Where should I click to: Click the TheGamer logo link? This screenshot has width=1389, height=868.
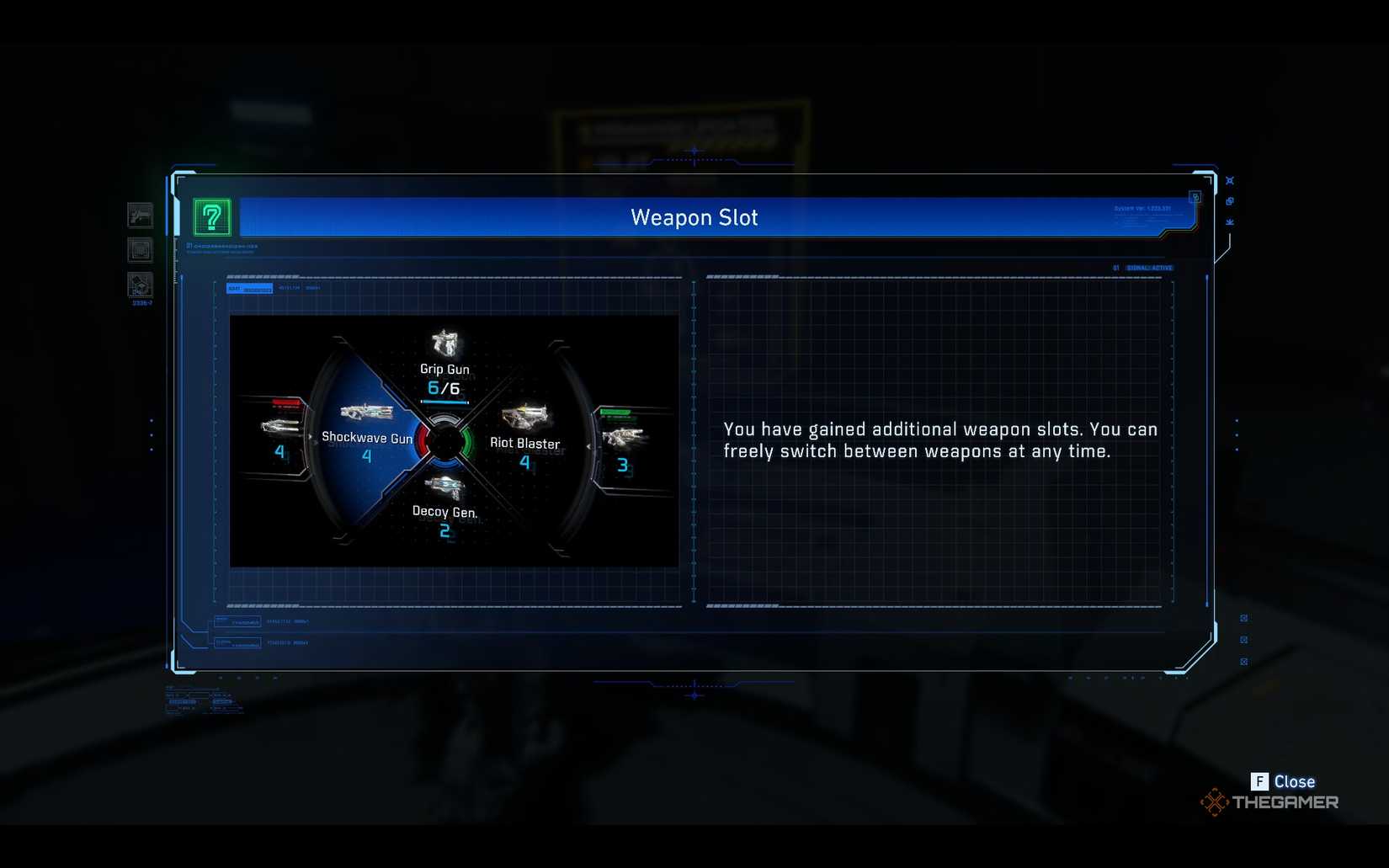tap(1269, 801)
